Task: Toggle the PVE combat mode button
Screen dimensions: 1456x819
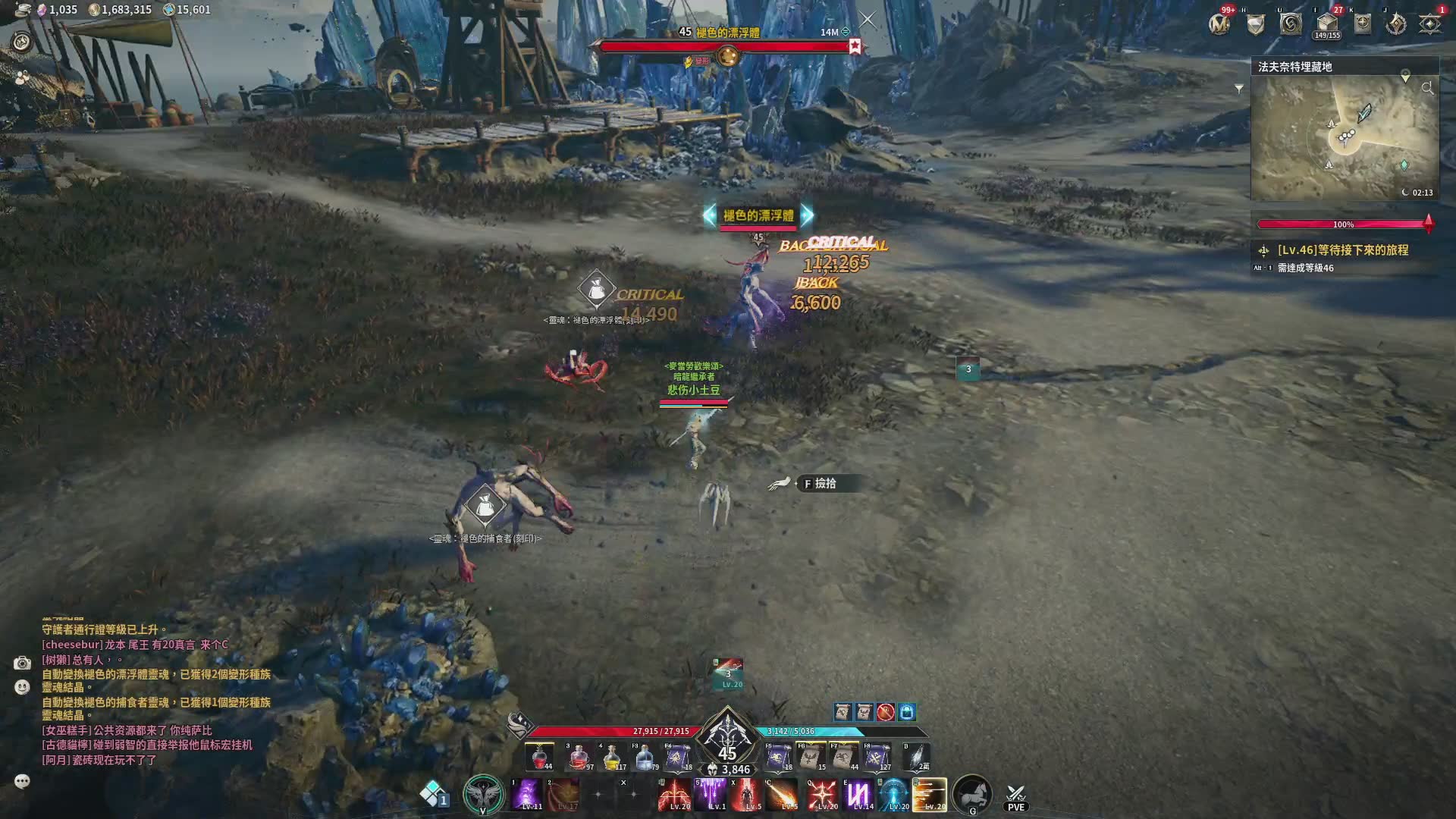Action: tap(1015, 797)
